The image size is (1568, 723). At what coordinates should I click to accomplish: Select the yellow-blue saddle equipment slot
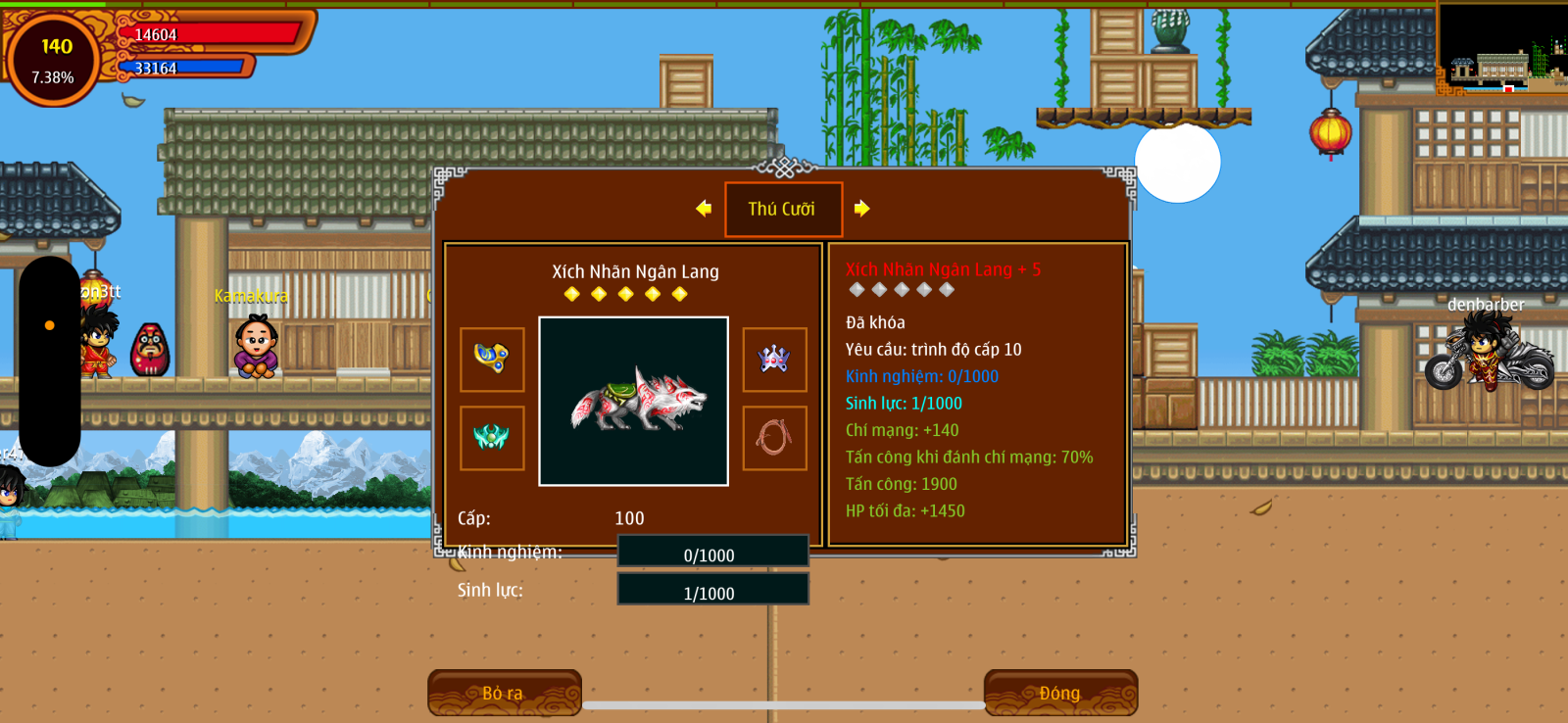492,360
